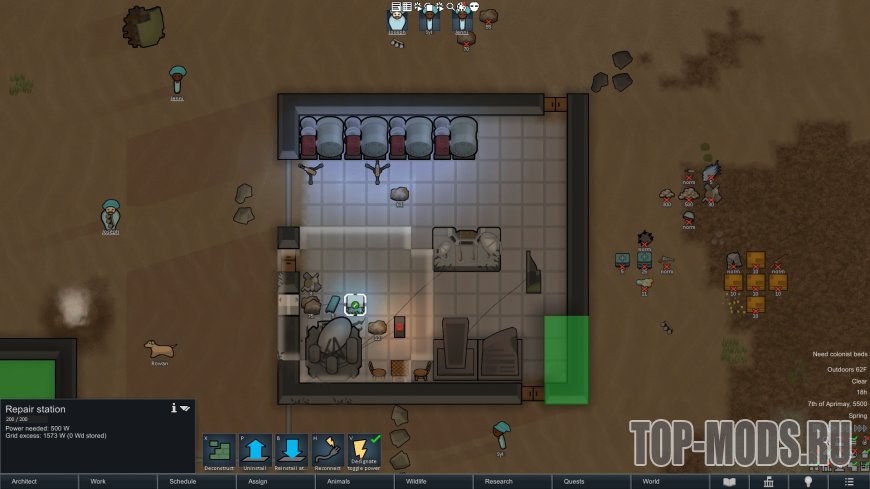Viewport: 870px width, 489px height.
Task: Open the main menu list icon
Action: [x=847, y=481]
